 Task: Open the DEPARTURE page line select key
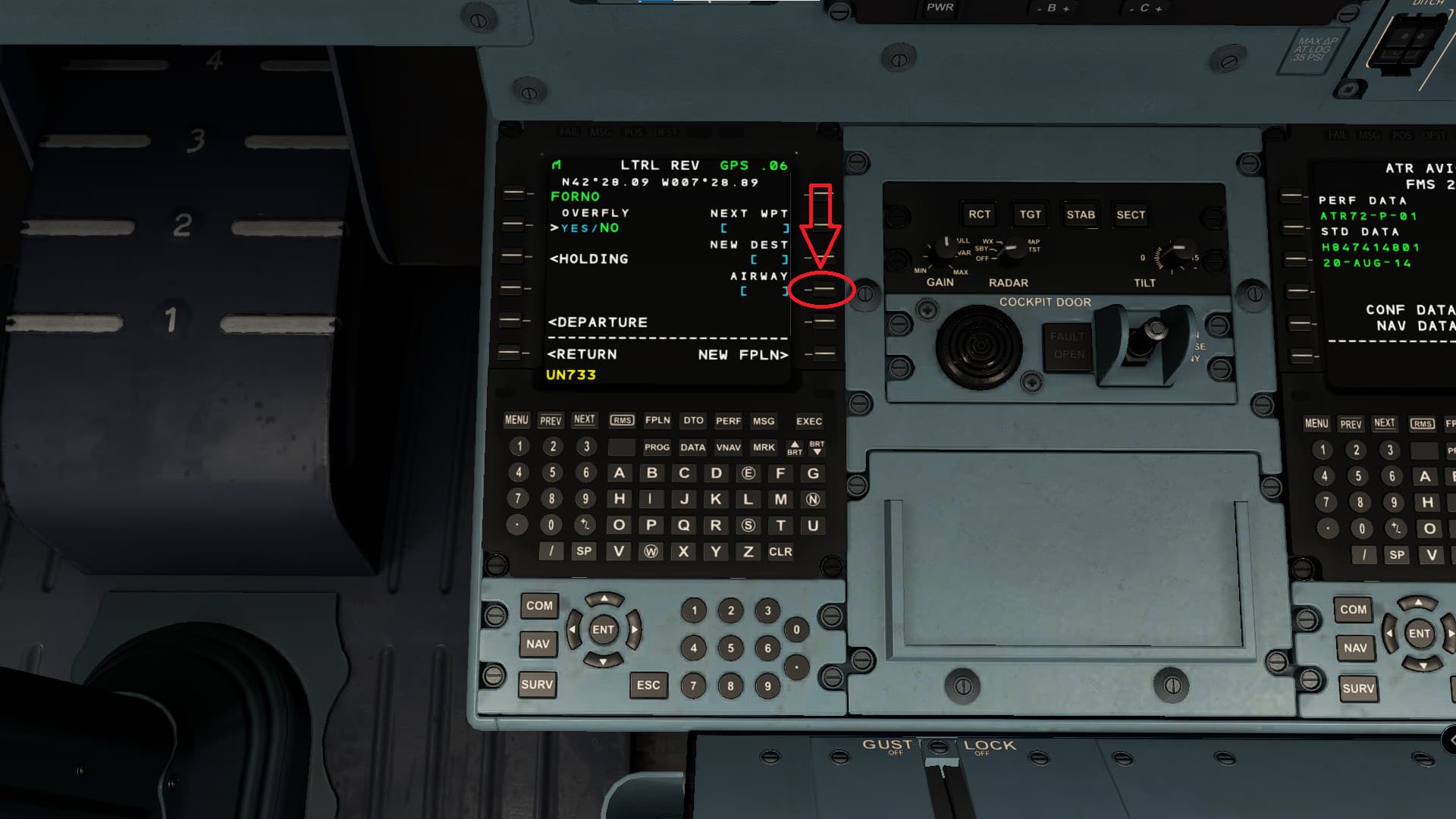pyautogui.click(x=512, y=322)
